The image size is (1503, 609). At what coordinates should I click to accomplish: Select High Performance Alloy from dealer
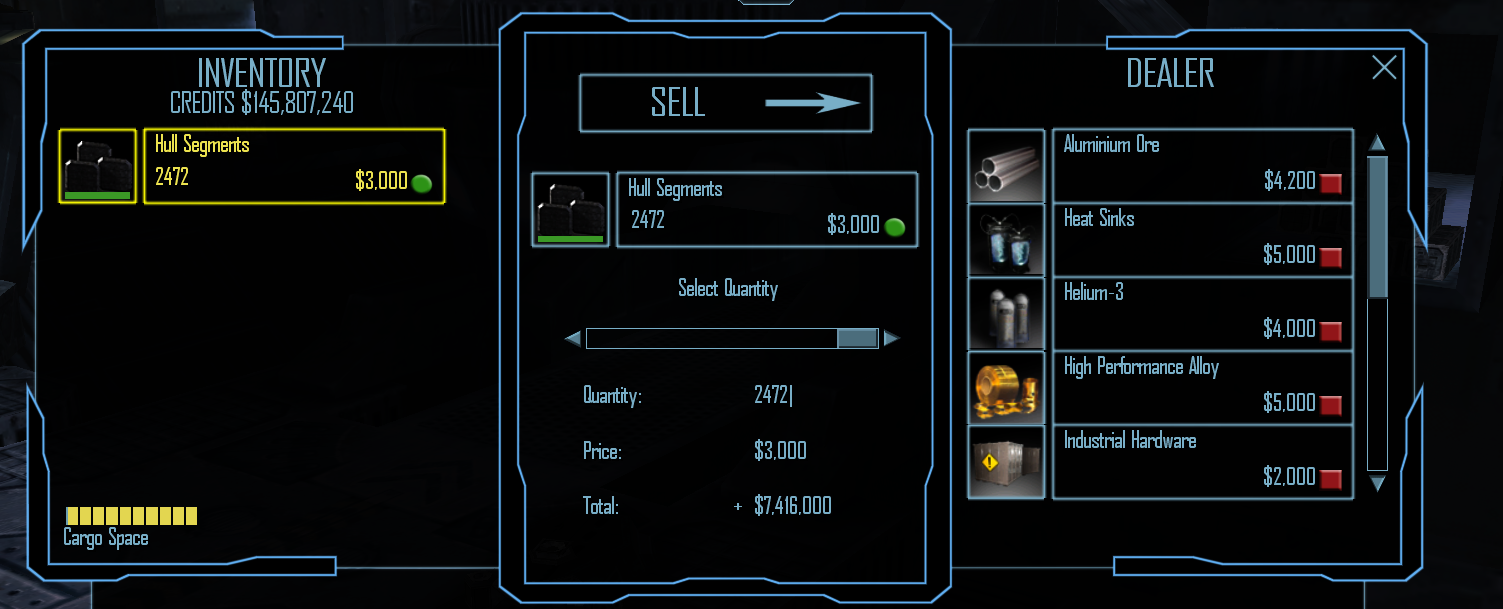point(1203,388)
